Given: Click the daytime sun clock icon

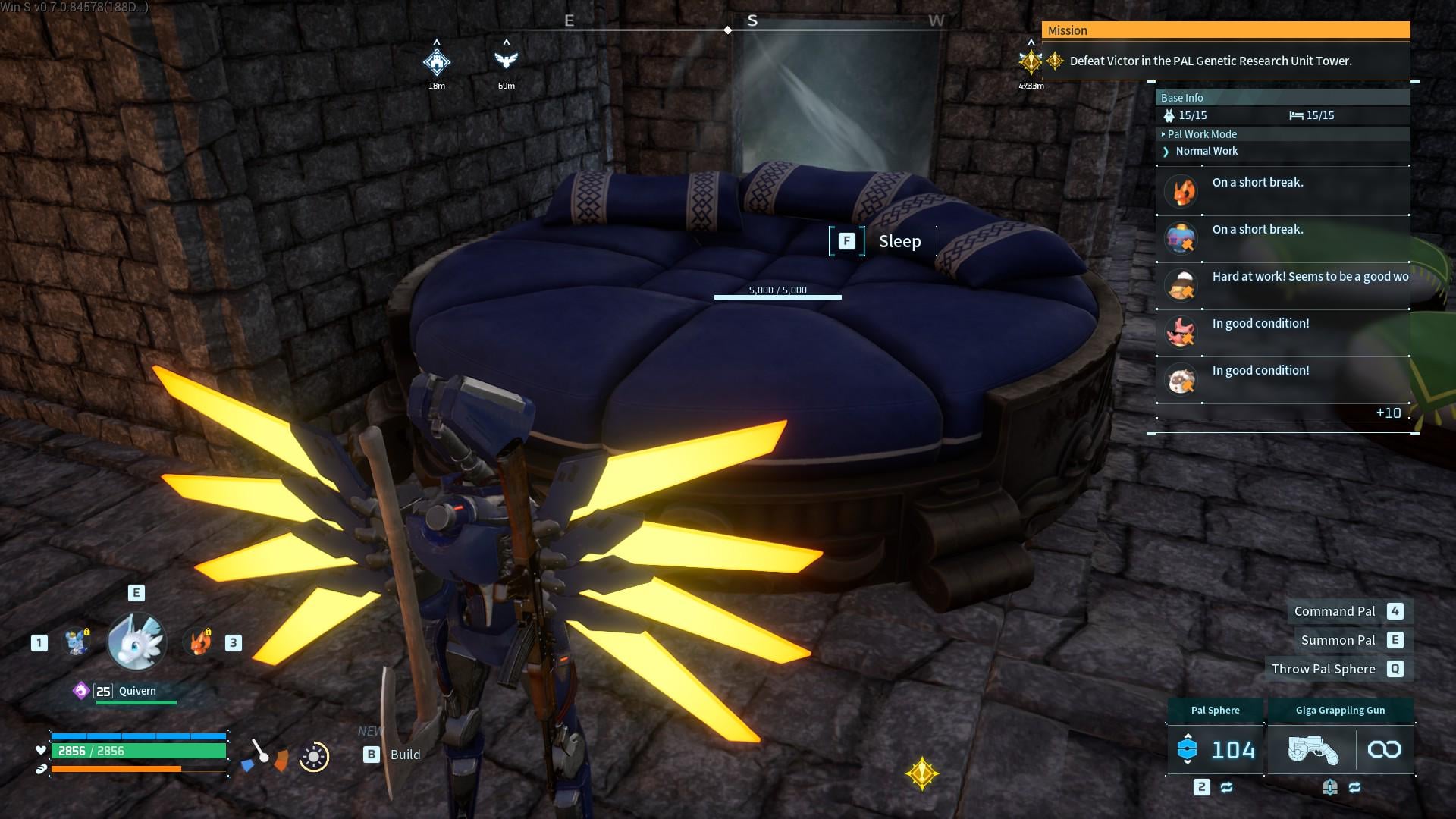Looking at the screenshot, I should click(x=314, y=756).
